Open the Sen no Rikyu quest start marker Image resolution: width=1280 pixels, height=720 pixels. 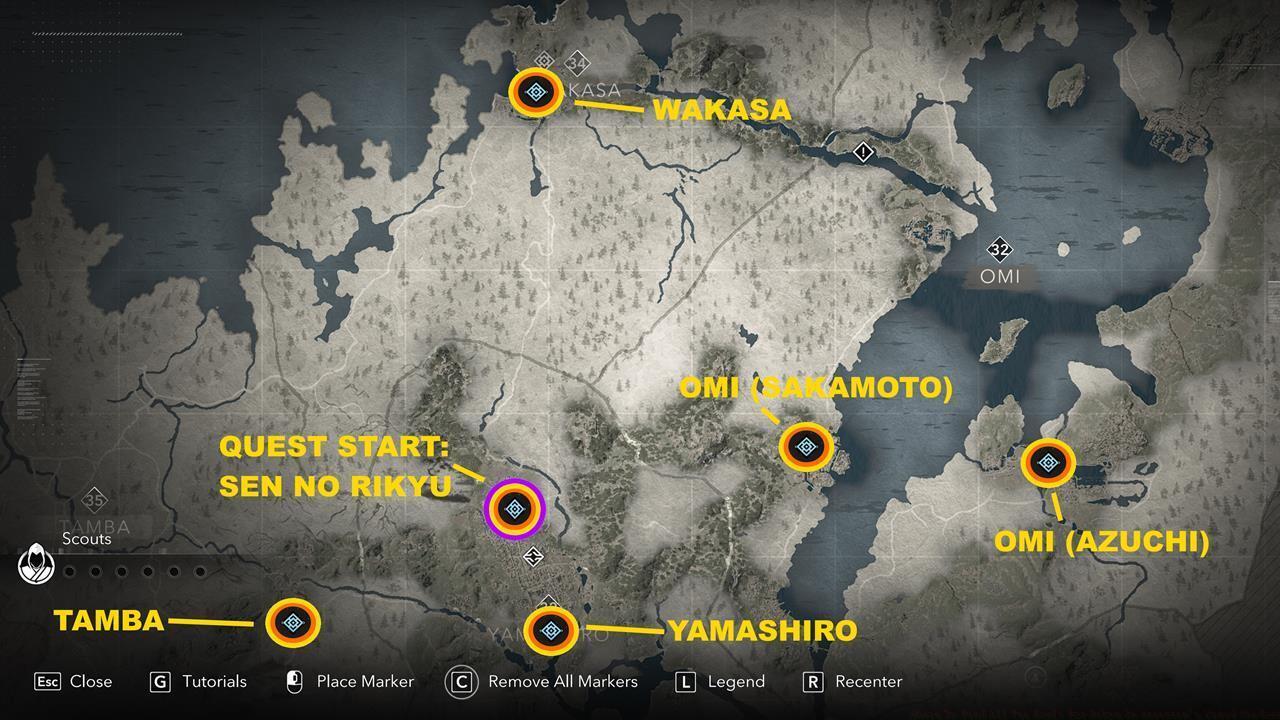pyautogui.click(x=514, y=509)
